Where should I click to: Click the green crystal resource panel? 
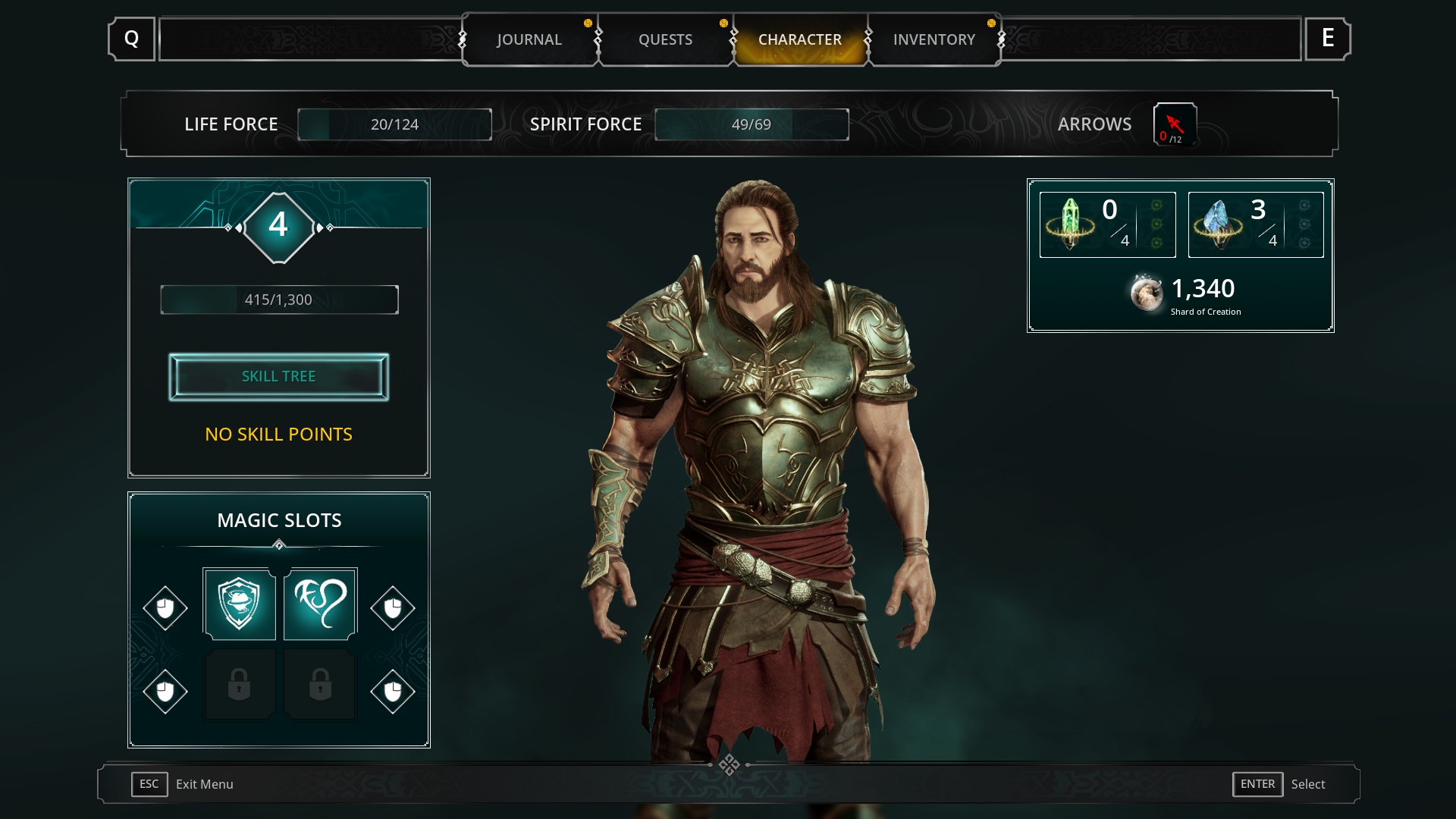pyautogui.click(x=1107, y=224)
